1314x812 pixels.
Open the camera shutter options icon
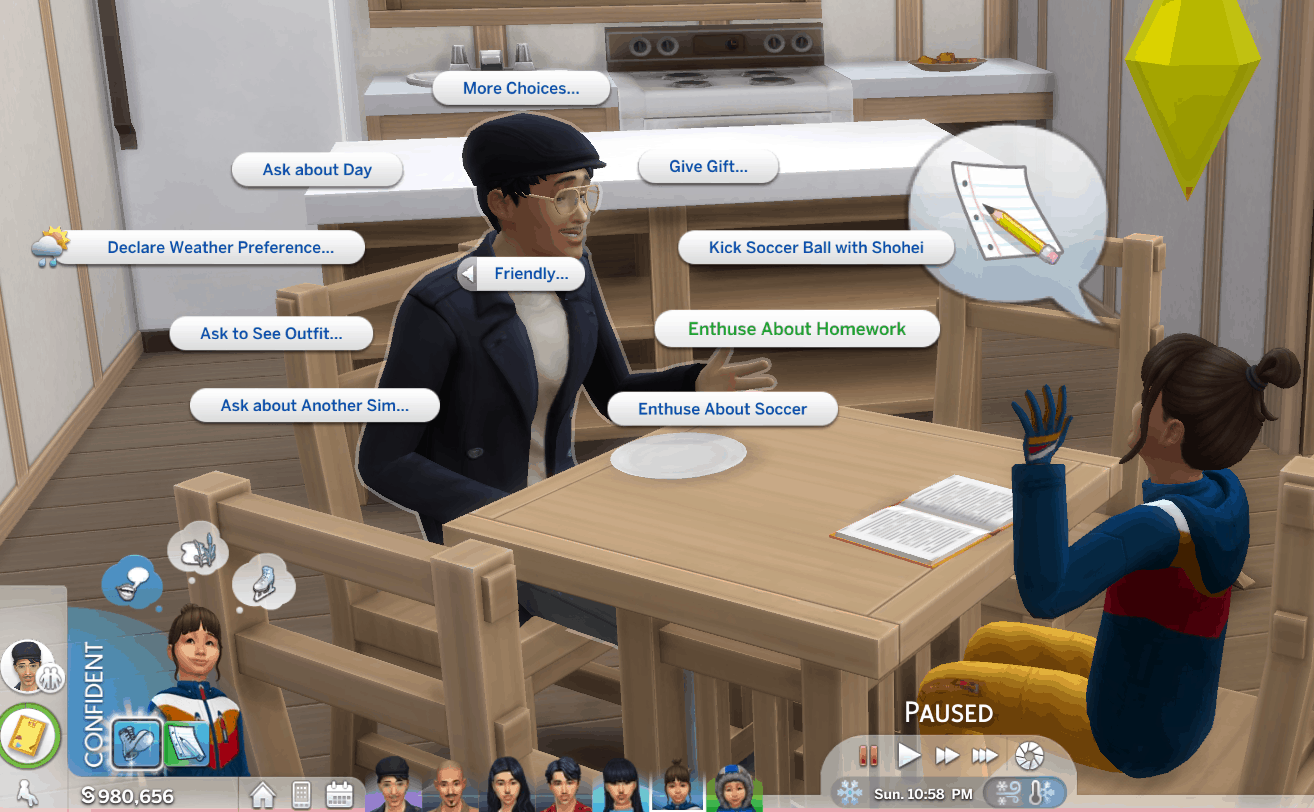tap(1029, 755)
